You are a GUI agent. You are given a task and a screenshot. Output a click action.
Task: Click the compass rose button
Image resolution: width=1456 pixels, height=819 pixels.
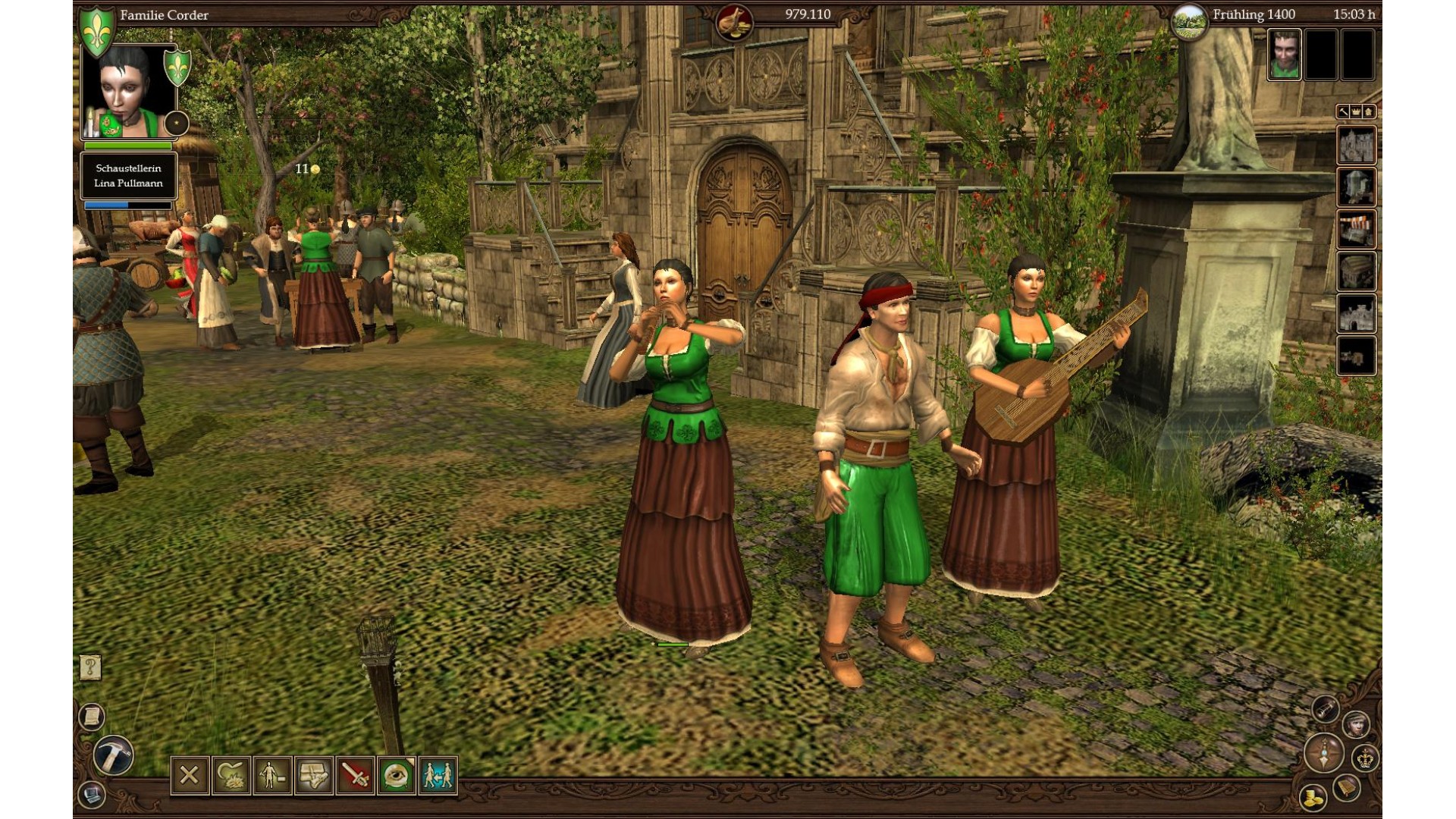[1324, 754]
